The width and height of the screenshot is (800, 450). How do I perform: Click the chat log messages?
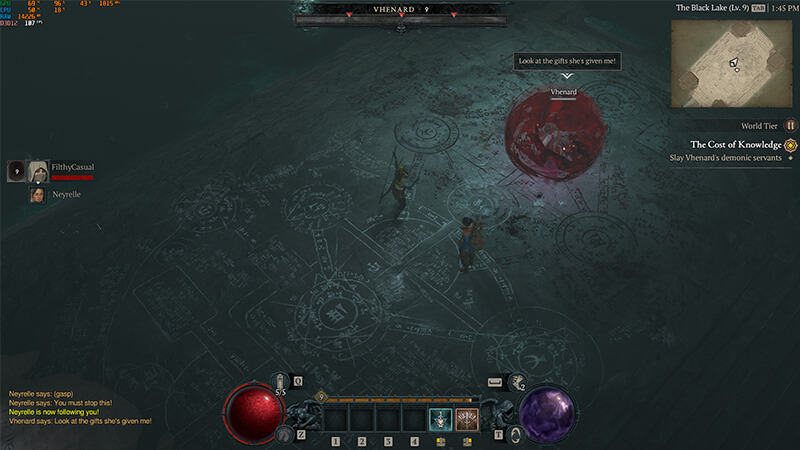tap(80, 407)
